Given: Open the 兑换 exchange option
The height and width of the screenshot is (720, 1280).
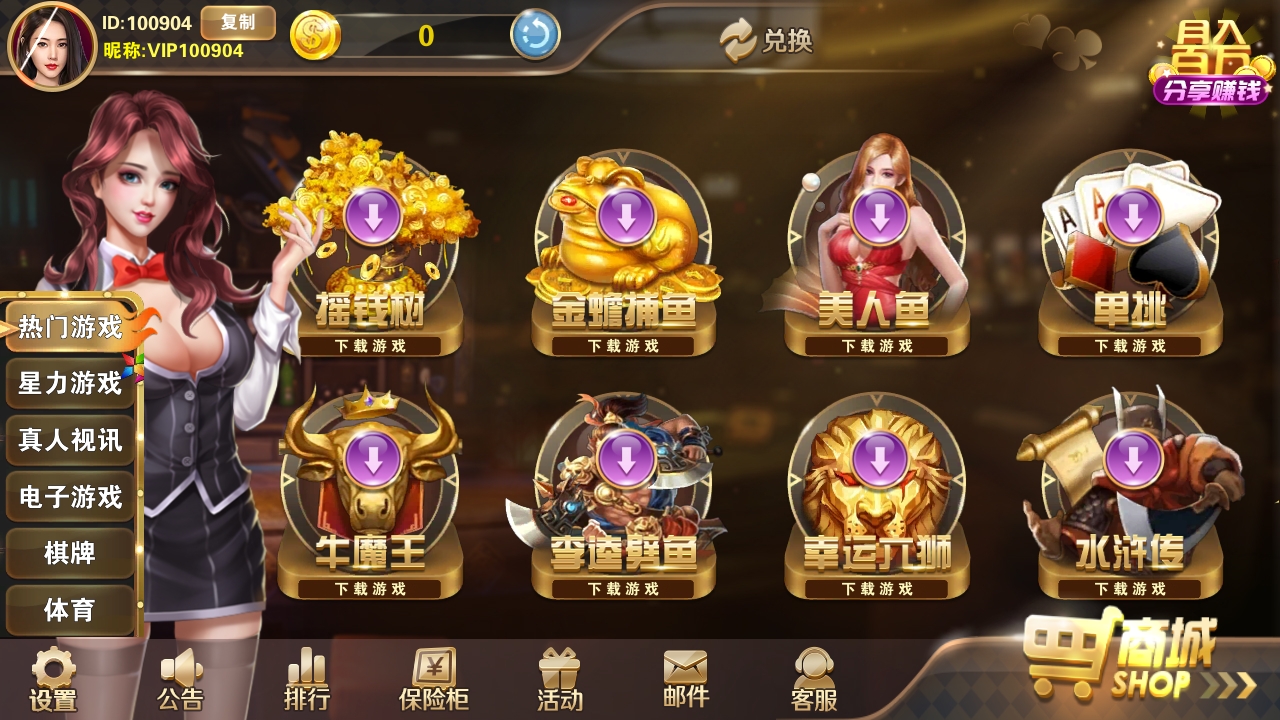Looking at the screenshot, I should [x=767, y=40].
